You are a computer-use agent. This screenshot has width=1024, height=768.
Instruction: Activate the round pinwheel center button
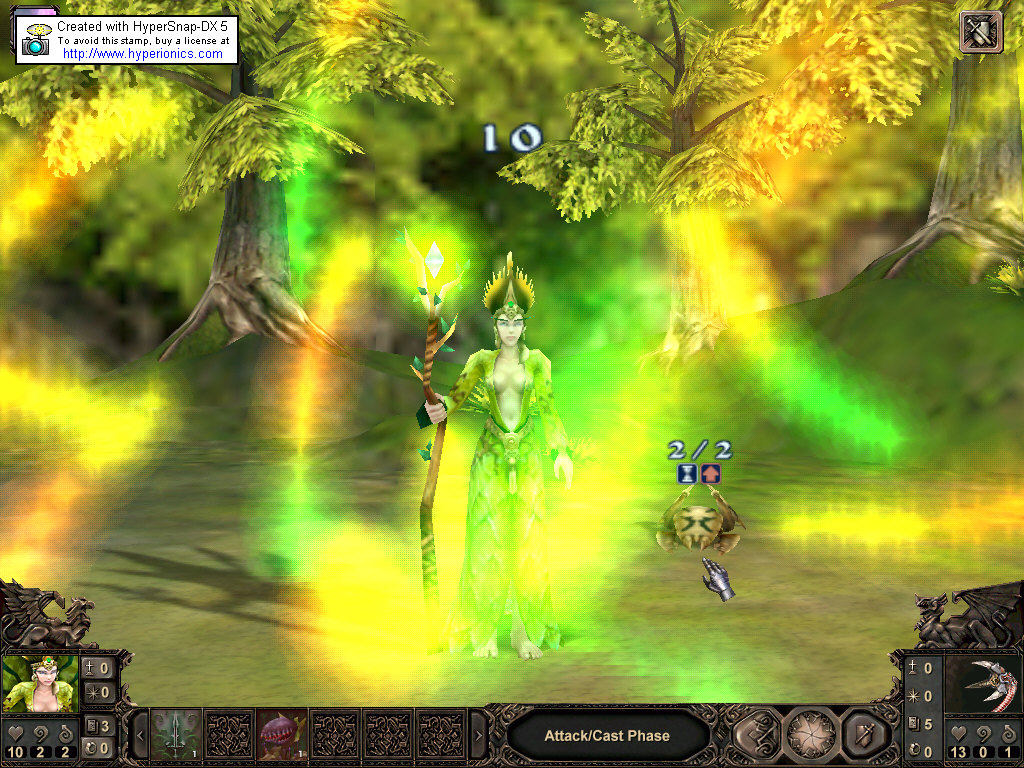coord(811,735)
